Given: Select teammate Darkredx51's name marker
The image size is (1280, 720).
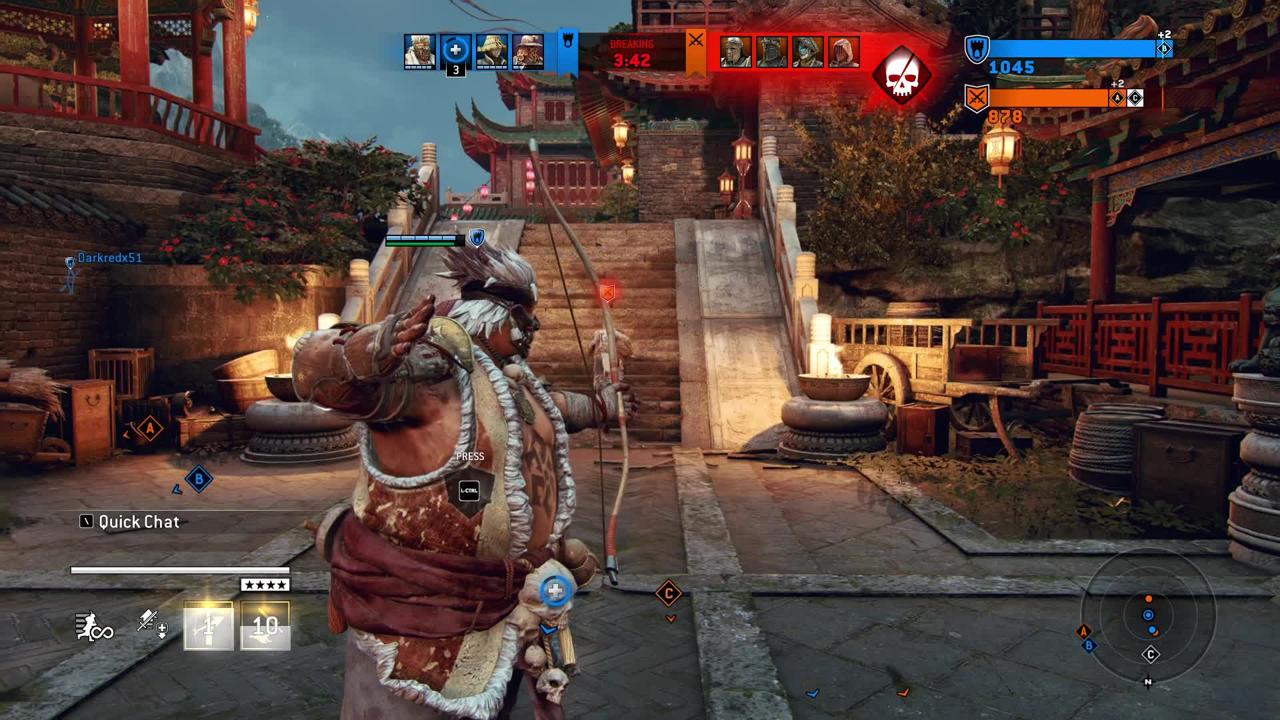Looking at the screenshot, I should point(110,258).
